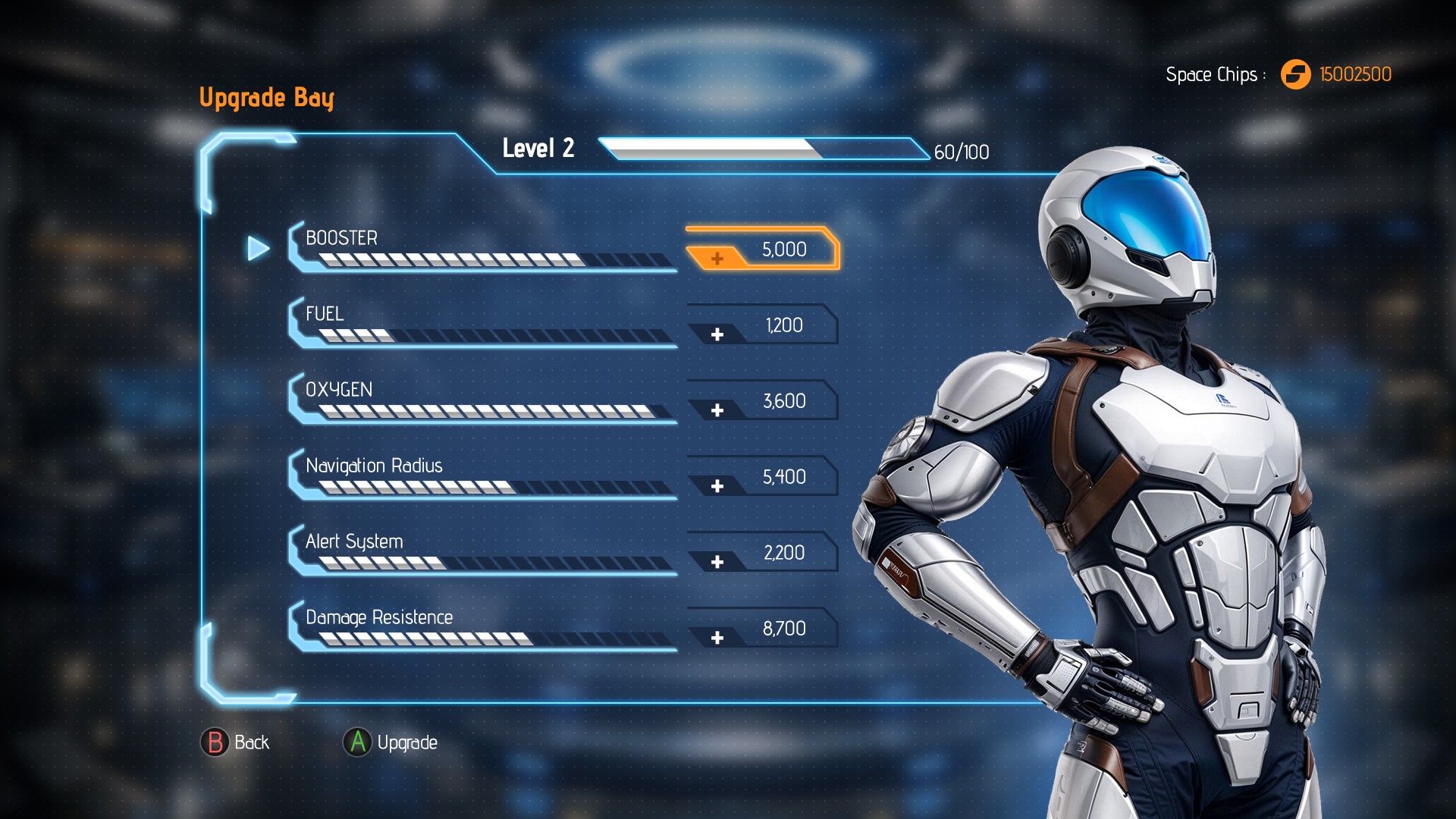The image size is (1456, 819).
Task: Pick the Damage Resistence row
Action: pyautogui.click(x=482, y=626)
